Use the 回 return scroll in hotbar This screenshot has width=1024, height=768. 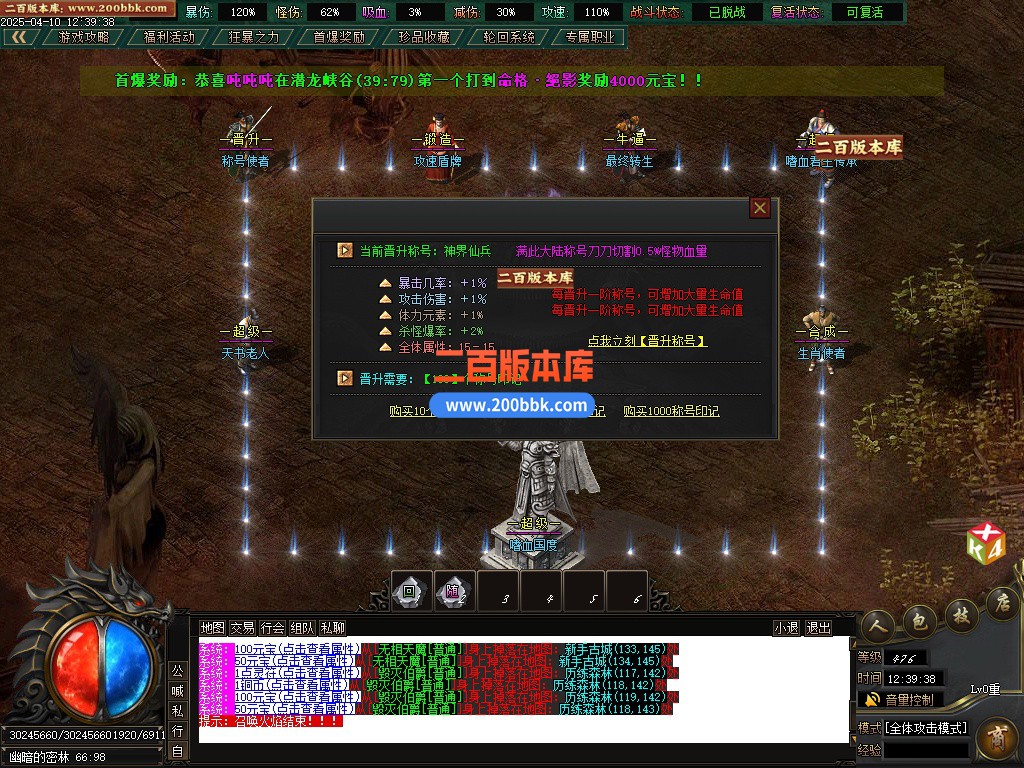click(410, 591)
